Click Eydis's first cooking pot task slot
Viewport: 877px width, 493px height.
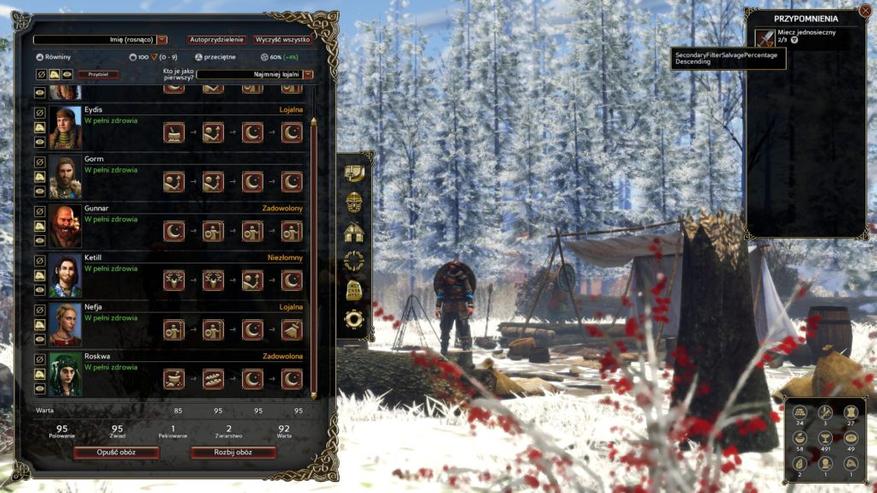click(x=174, y=132)
